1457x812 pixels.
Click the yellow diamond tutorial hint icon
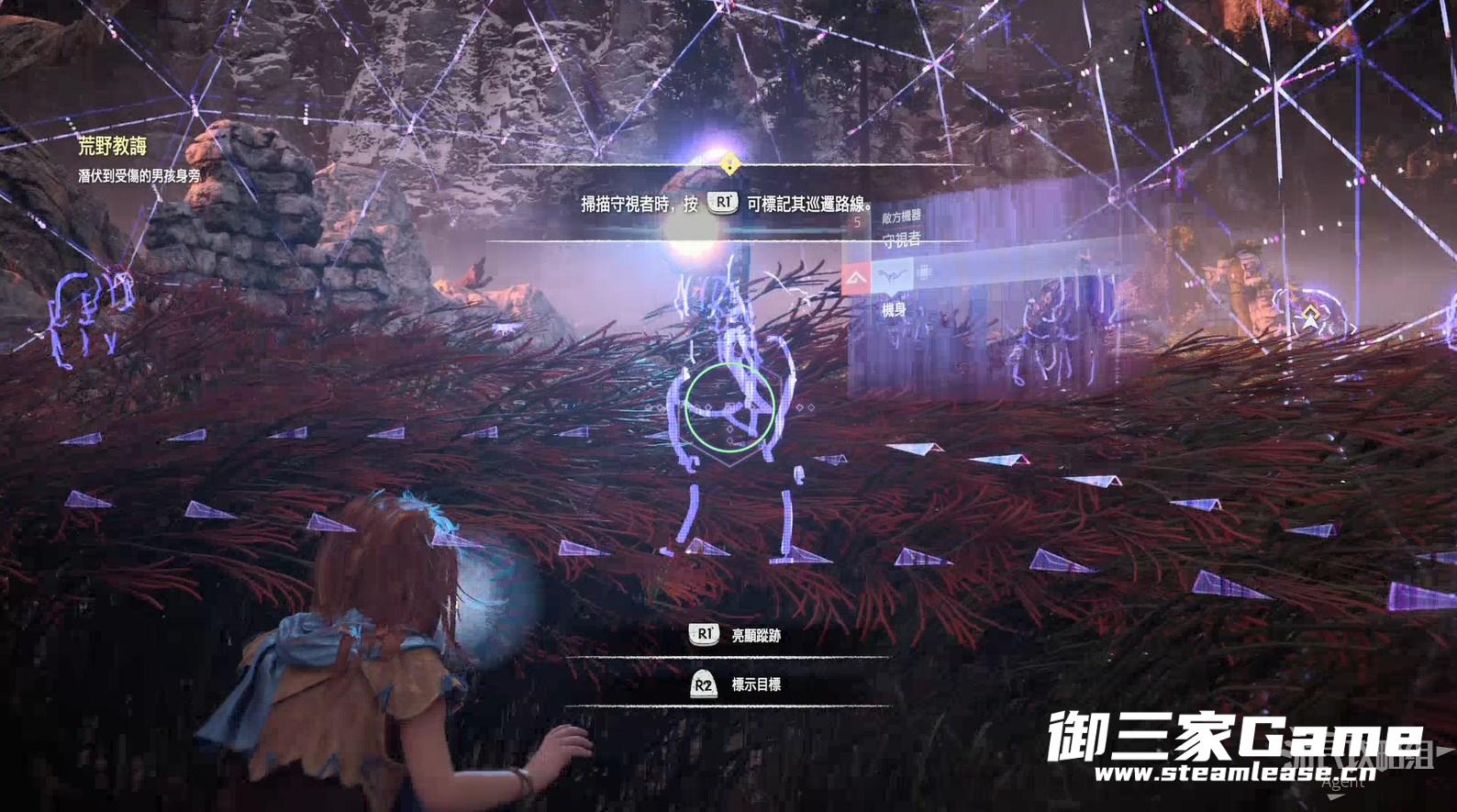point(729,165)
